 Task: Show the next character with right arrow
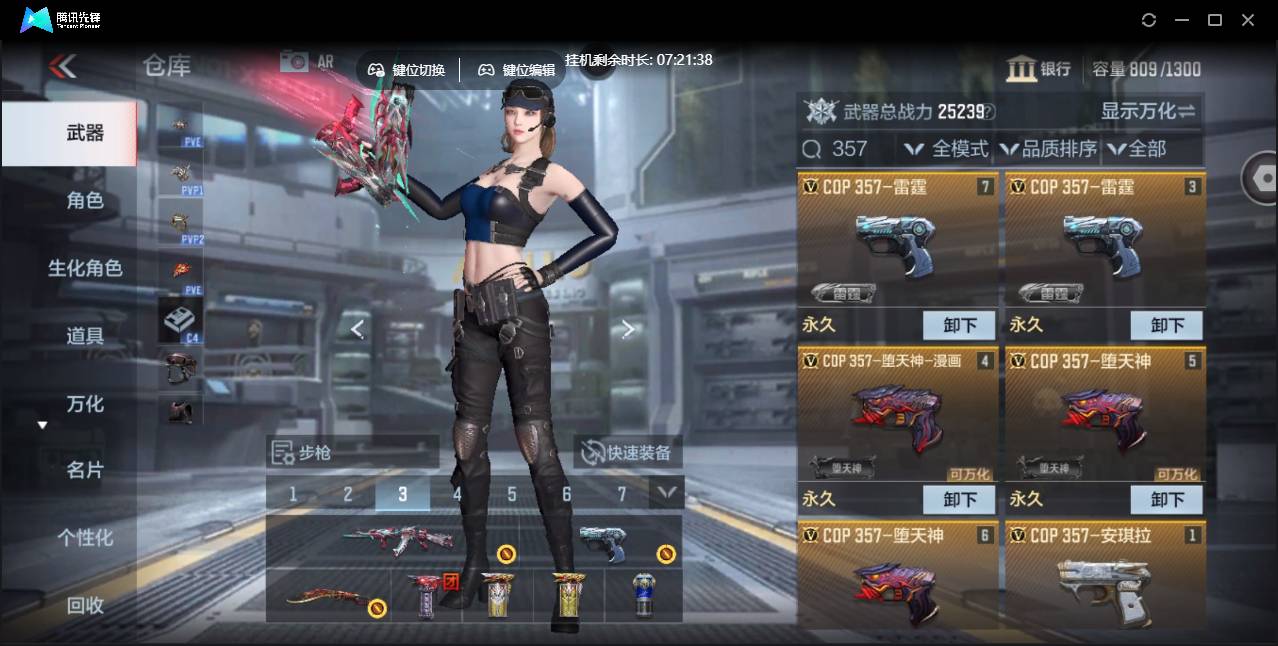(x=627, y=329)
